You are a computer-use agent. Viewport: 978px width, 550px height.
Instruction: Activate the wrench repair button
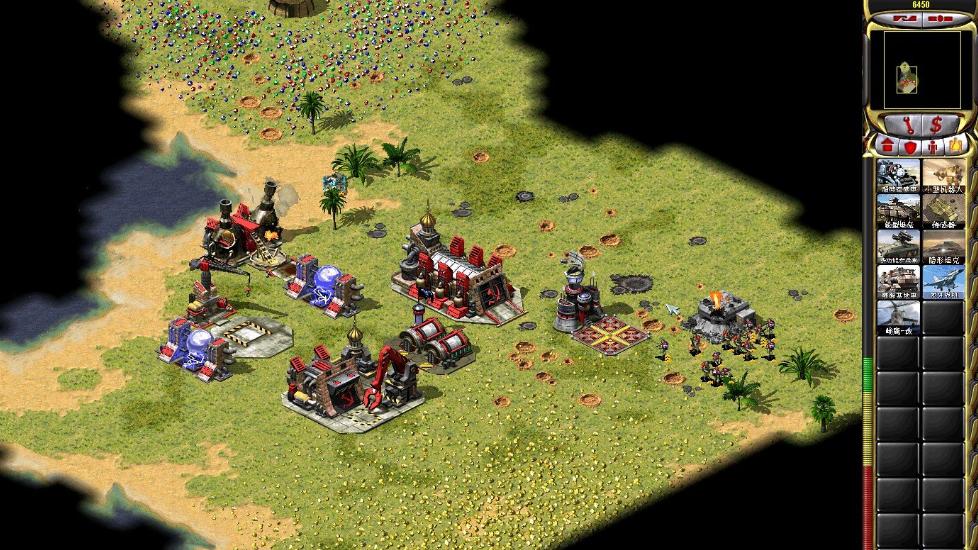pyautogui.click(x=907, y=125)
